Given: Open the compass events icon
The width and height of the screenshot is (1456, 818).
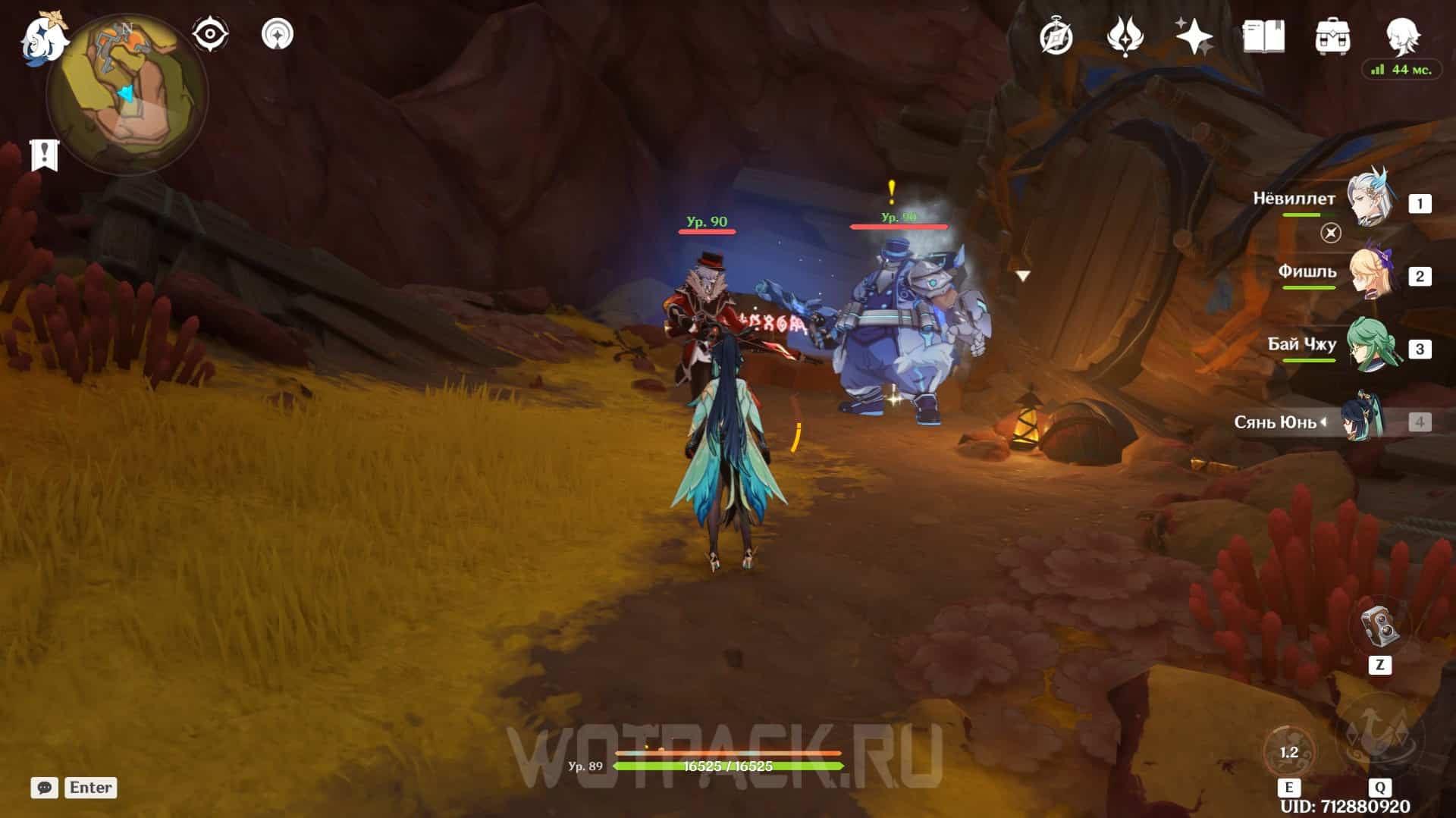Looking at the screenshot, I should point(1056,36).
